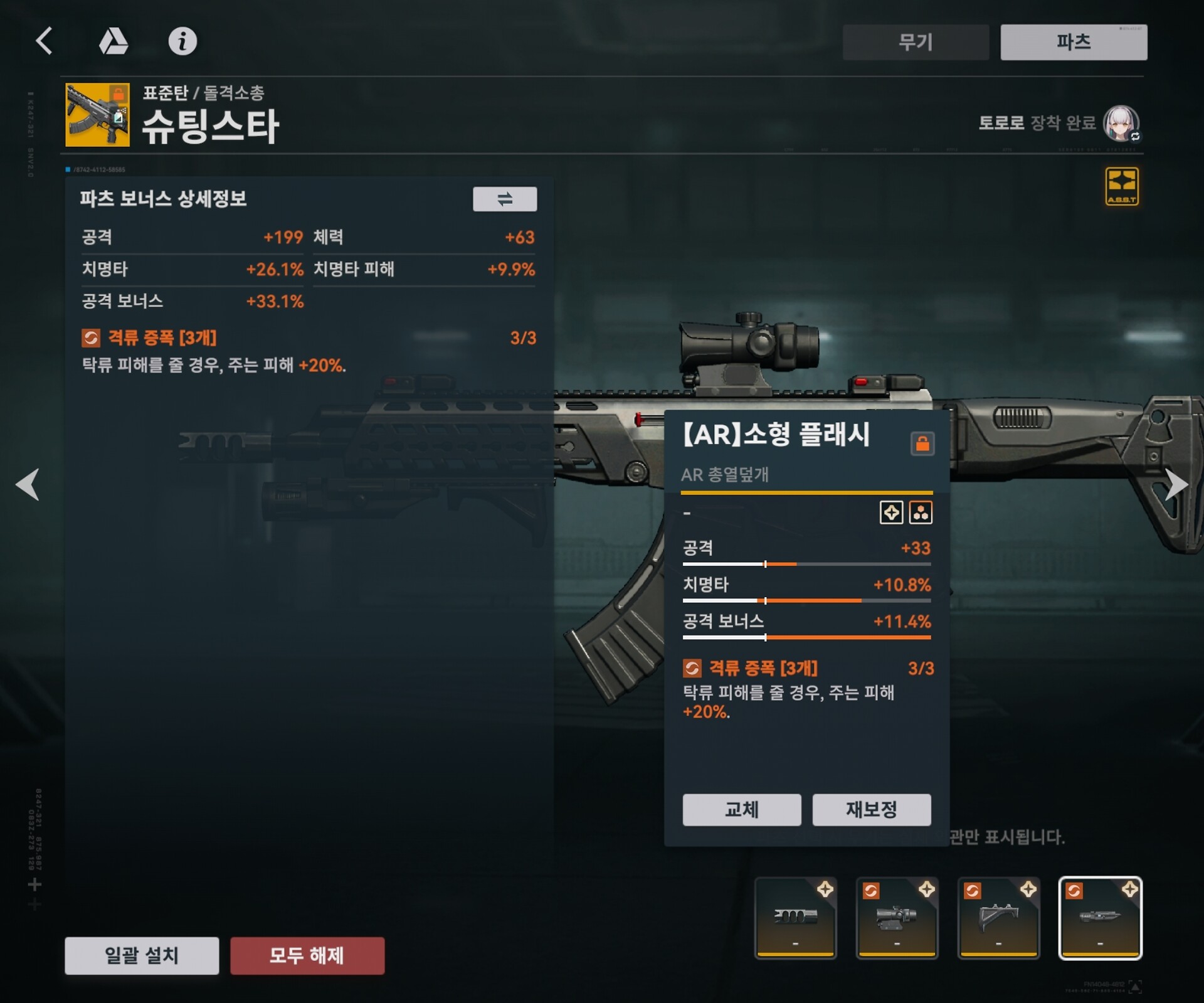Viewport: 1204px width, 1003px height.
Task: Toggle the lock on 소형 플래시 part
Action: [x=922, y=443]
